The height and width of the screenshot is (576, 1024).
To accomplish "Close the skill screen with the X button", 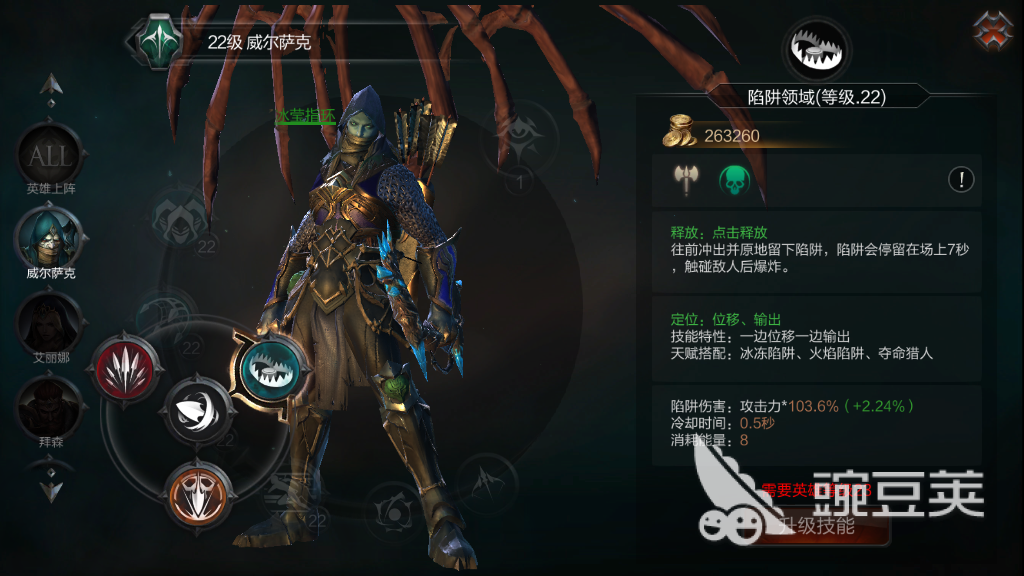I will [x=992, y=30].
